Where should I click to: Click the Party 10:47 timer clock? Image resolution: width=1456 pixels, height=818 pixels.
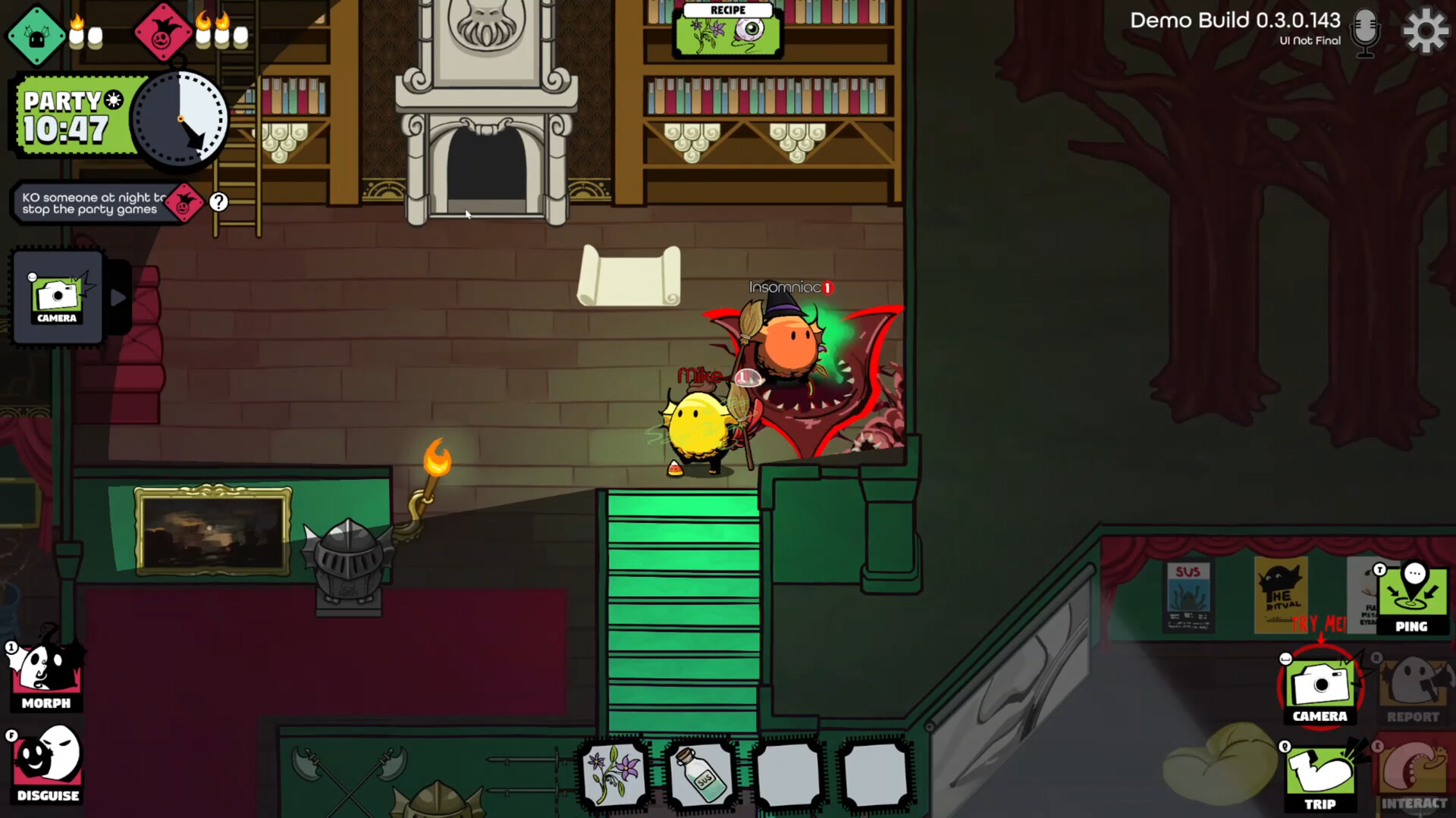click(180, 118)
